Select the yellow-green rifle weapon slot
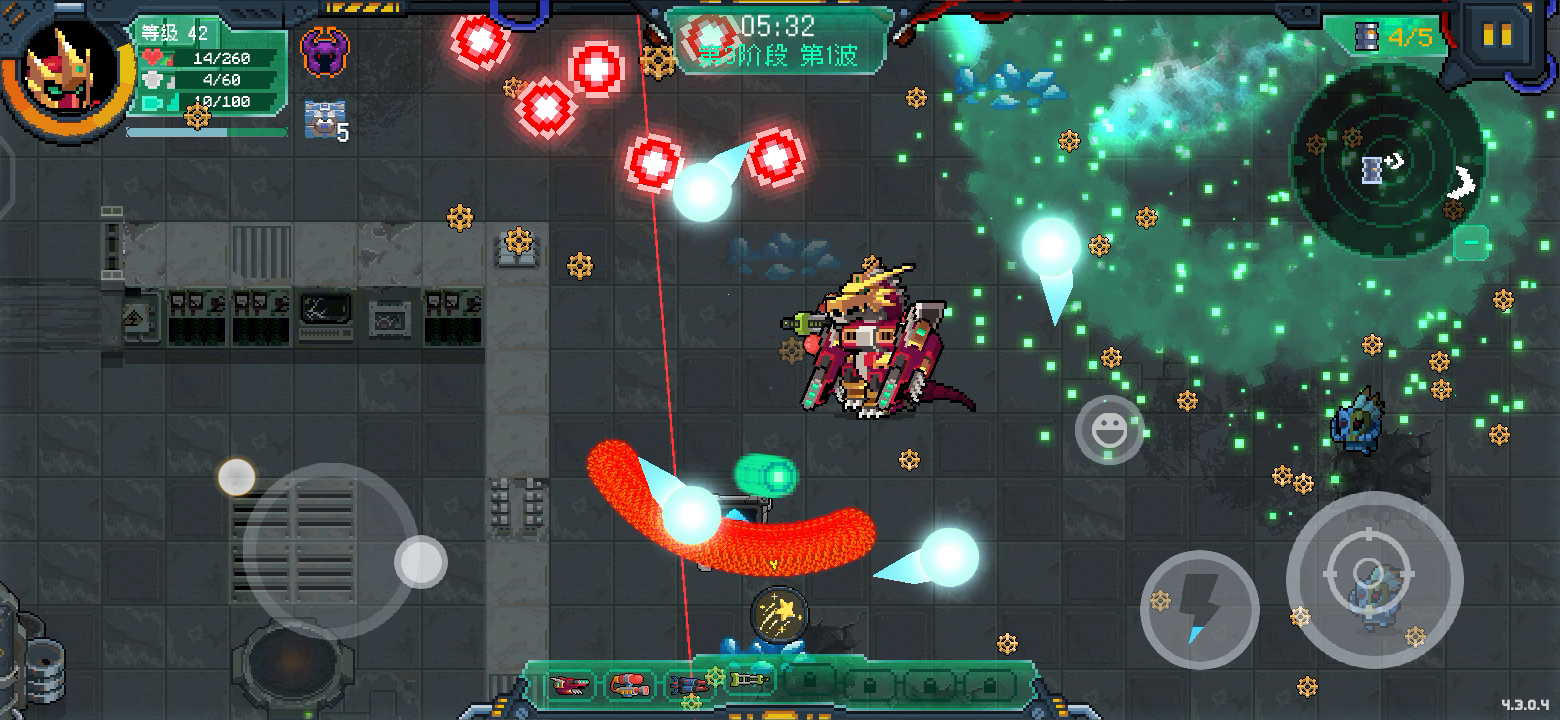Screen dimensions: 1560x720 749,682
